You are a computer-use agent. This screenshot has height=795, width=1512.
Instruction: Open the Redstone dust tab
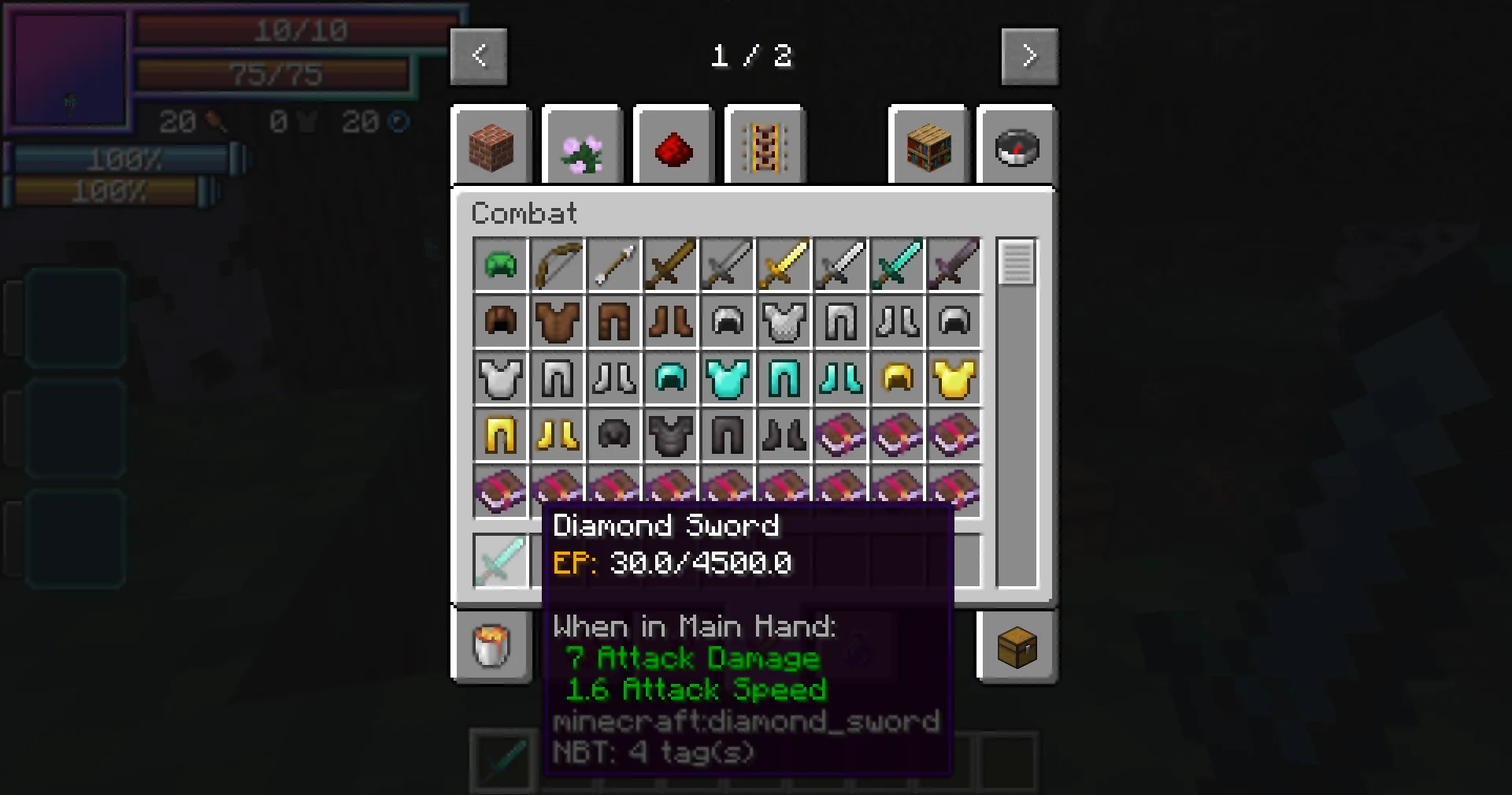[x=674, y=146]
